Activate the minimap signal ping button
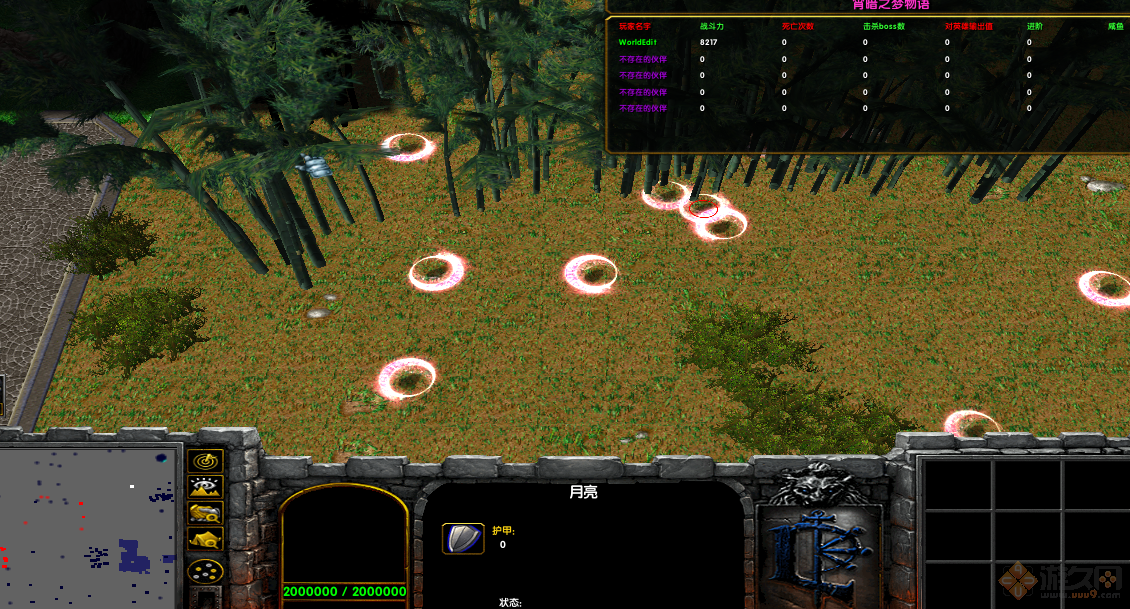 [205, 462]
